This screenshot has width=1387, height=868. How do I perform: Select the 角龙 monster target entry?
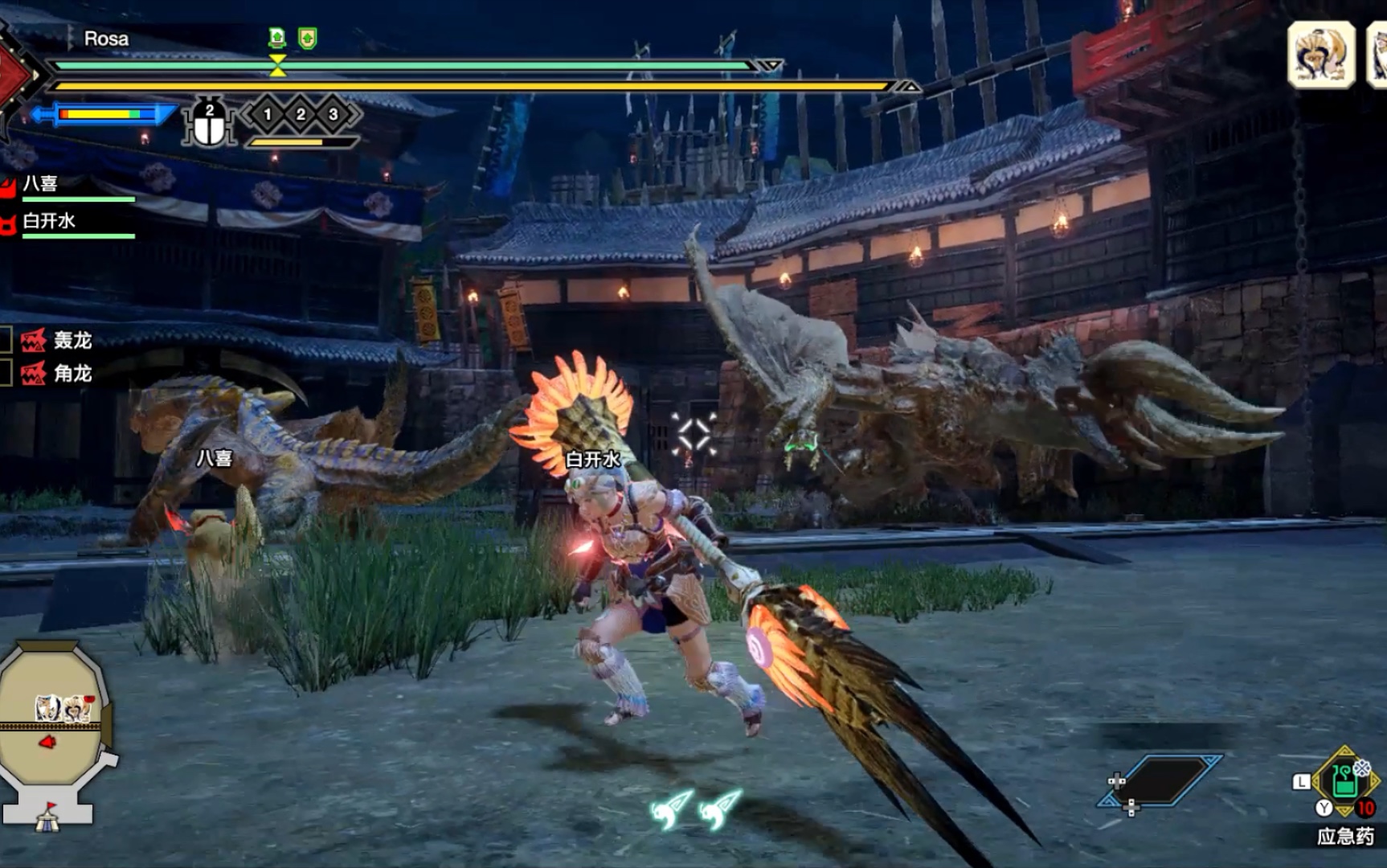coord(58,374)
